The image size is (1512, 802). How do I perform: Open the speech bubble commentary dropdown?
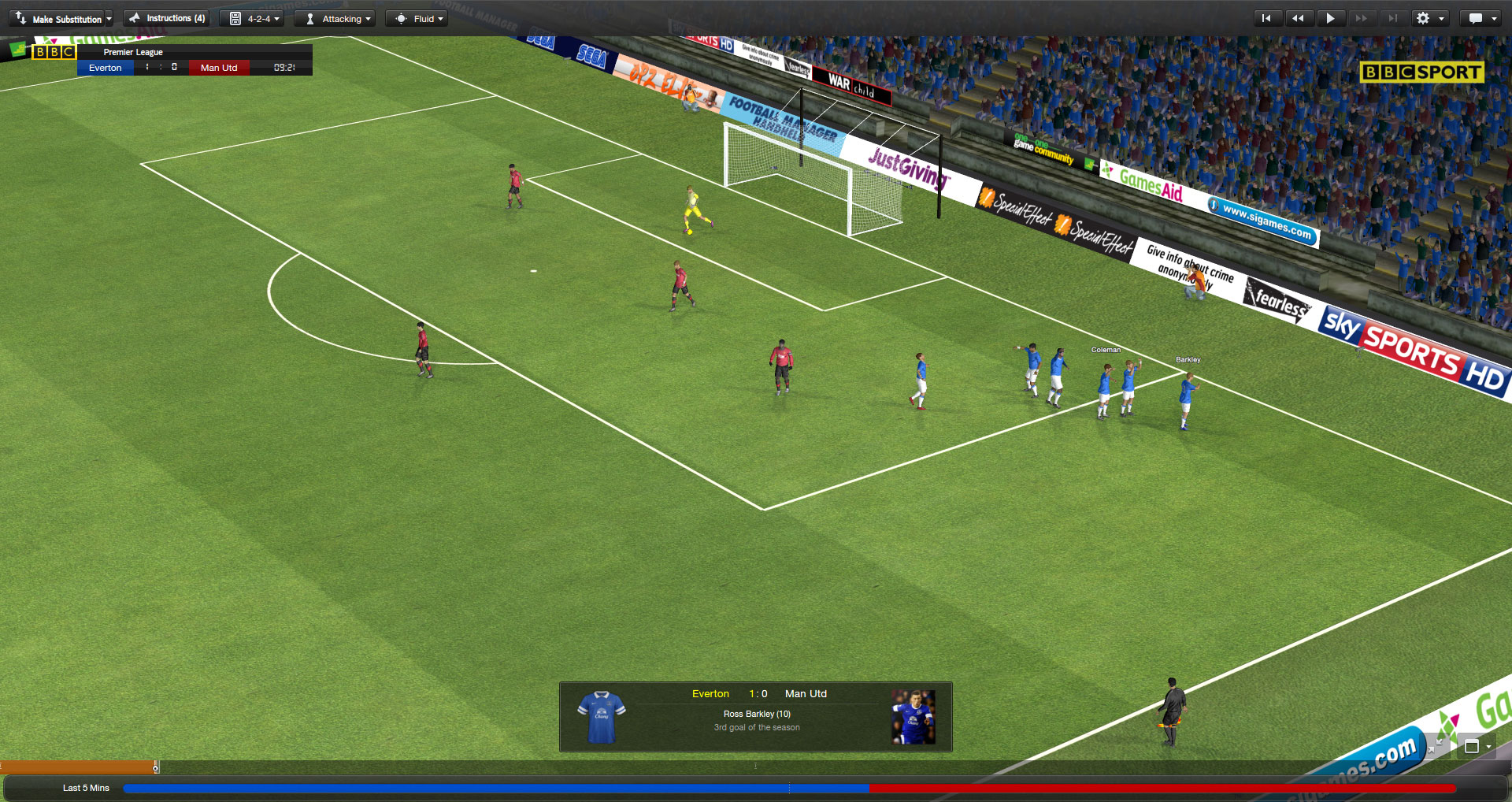coord(1481,18)
